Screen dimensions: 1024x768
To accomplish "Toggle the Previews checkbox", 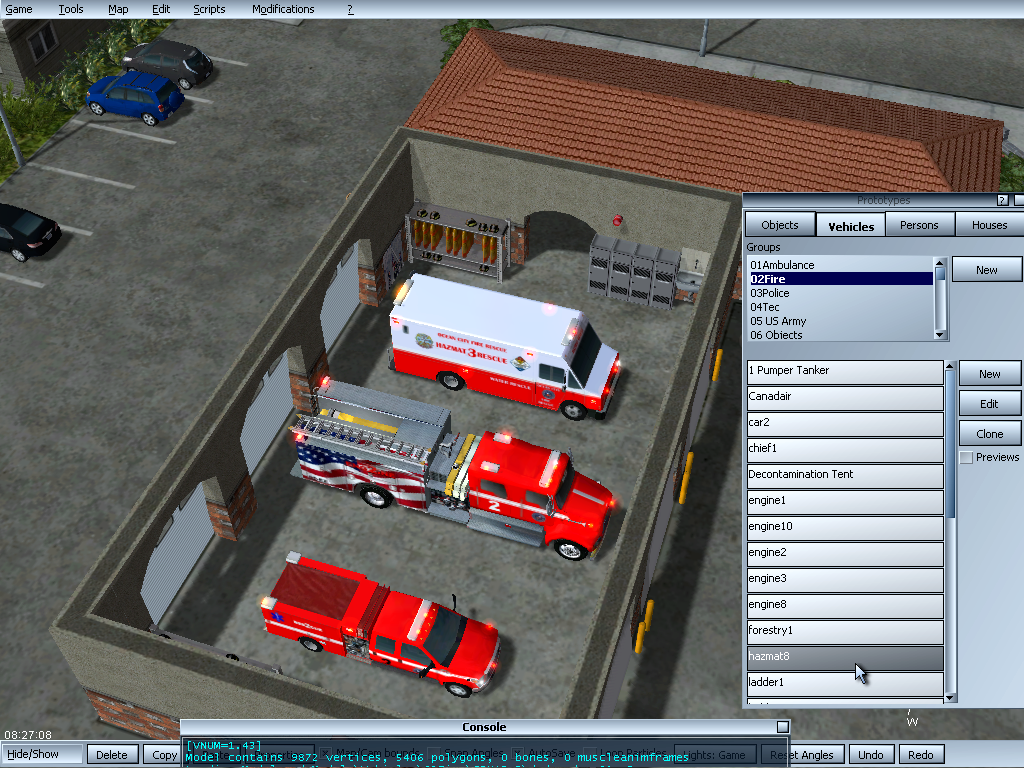I will 966,457.
